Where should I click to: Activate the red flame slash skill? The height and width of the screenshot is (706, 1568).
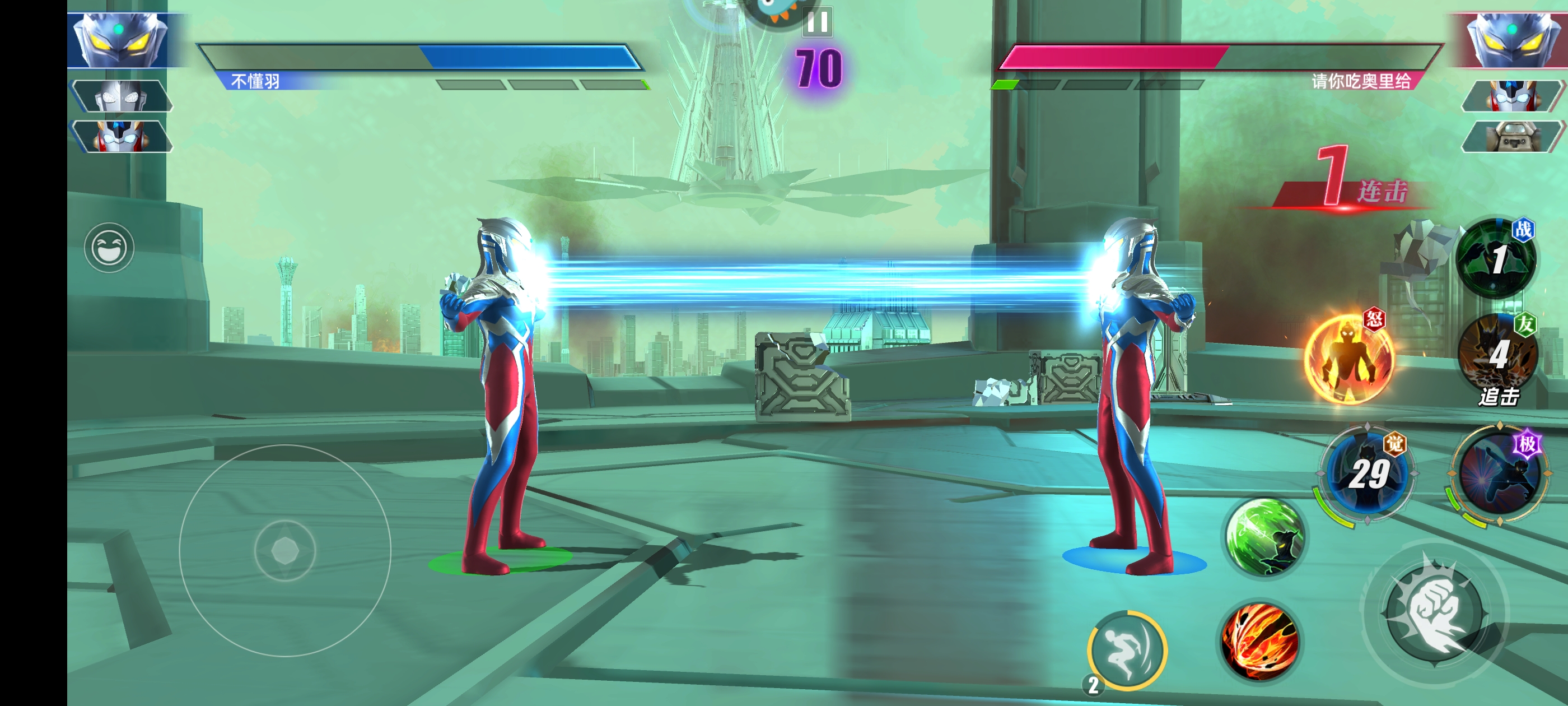click(1261, 642)
